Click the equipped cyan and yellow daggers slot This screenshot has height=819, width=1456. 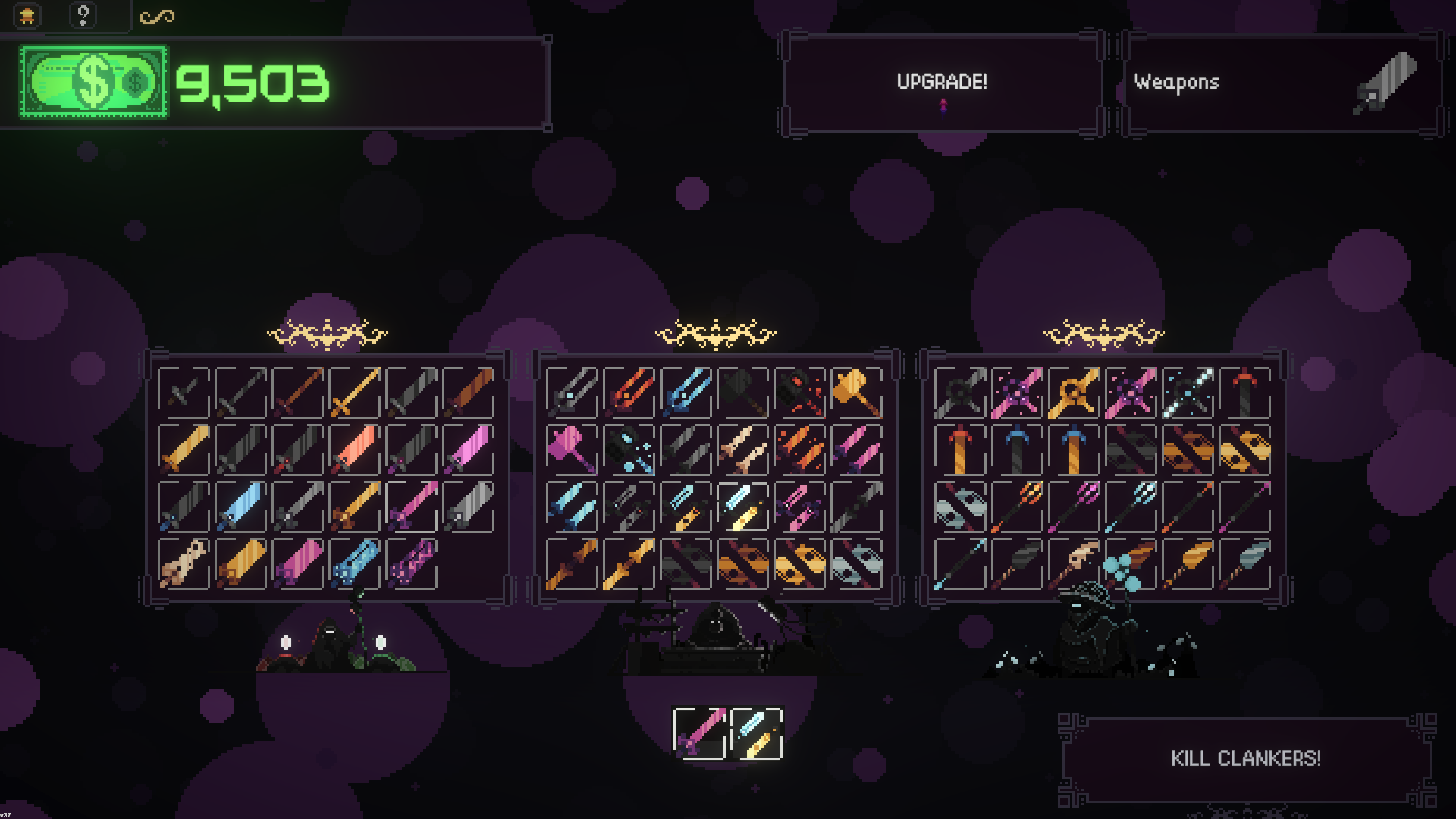pyautogui.click(x=756, y=733)
